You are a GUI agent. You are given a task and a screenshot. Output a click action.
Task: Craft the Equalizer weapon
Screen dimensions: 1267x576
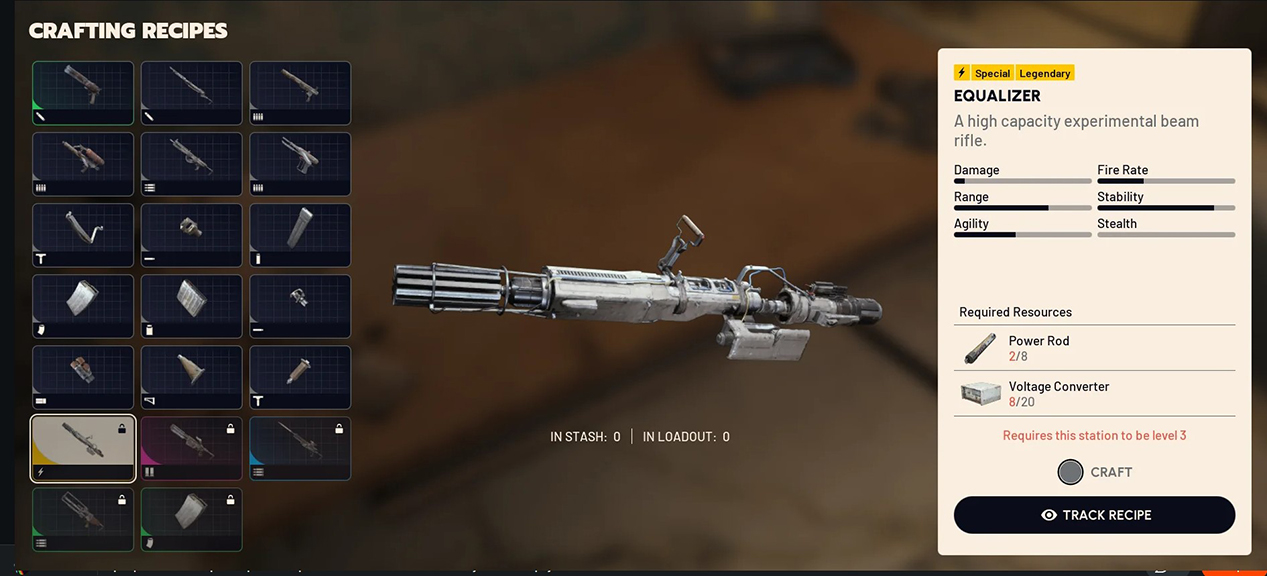1094,472
